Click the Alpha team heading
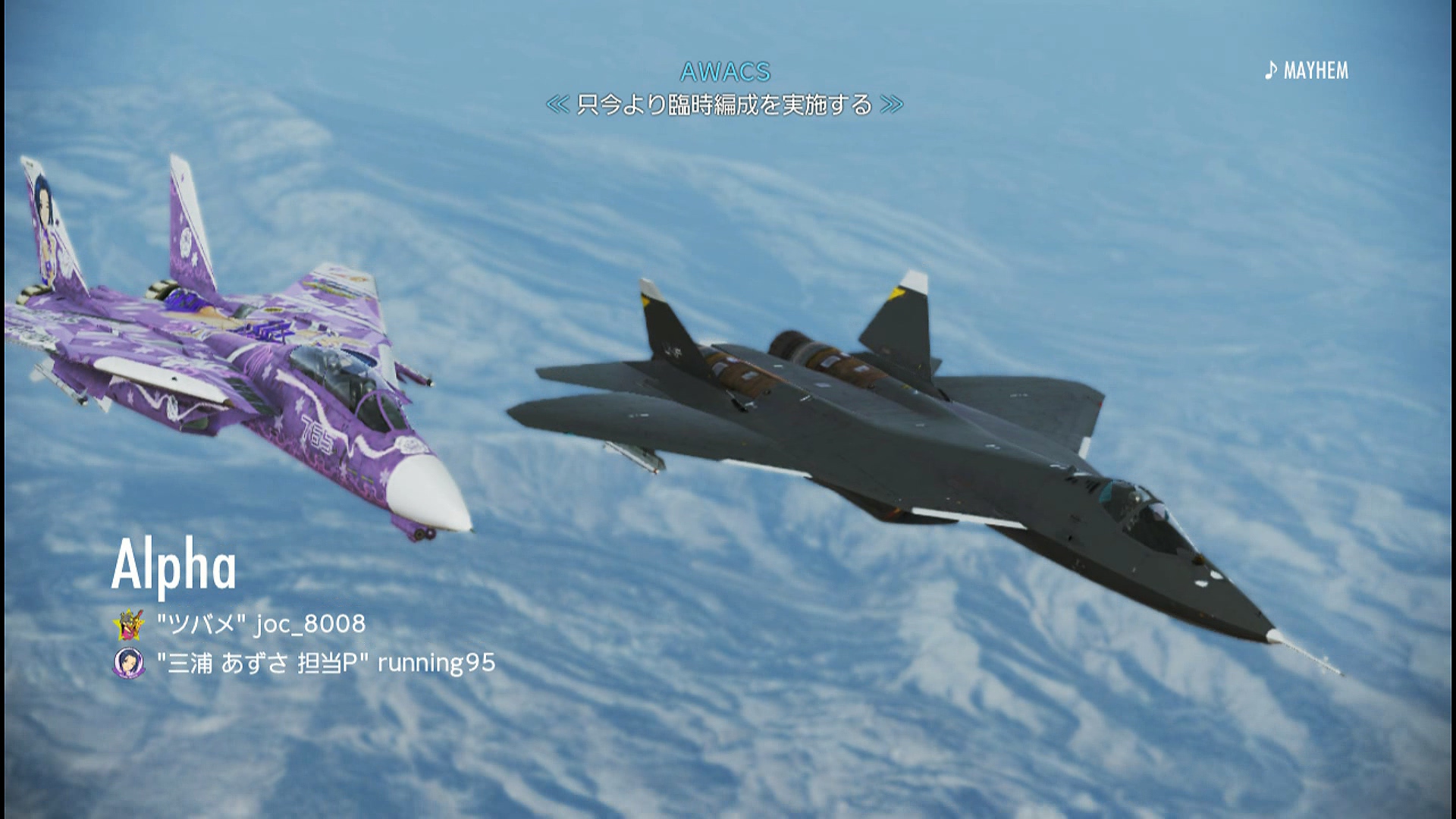This screenshot has width=1456, height=819. tap(174, 566)
